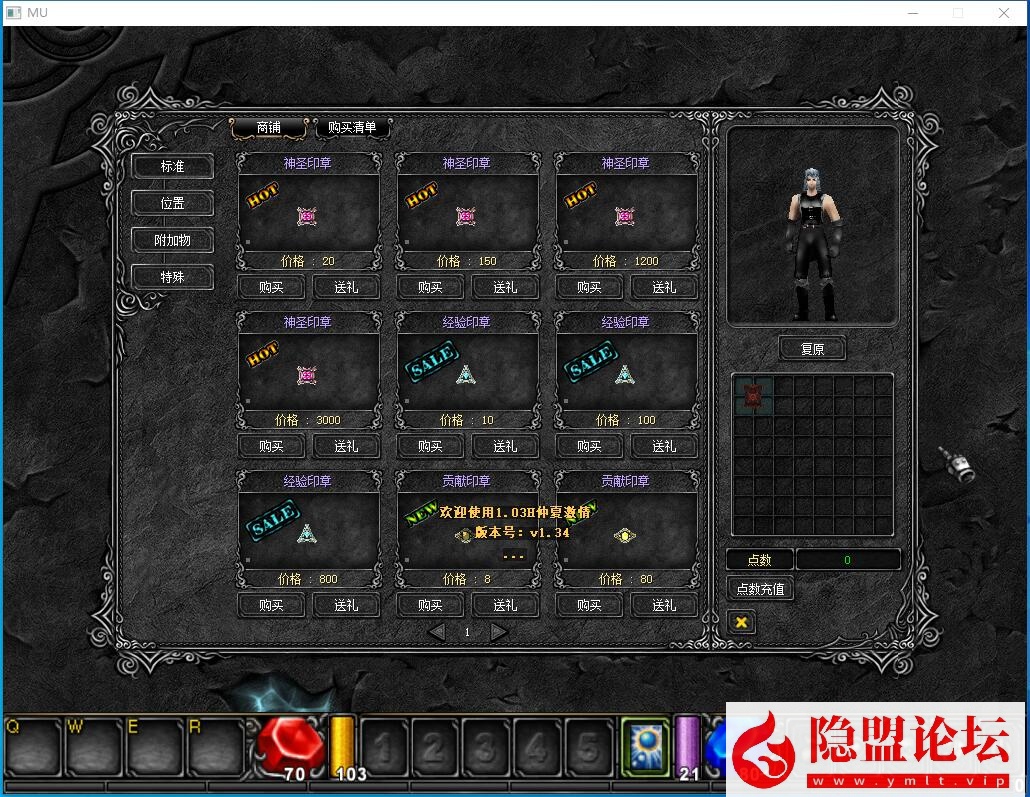Click 购买 for the 神圣印章 priced 20
Screen dimensions: 1030x797
pos(271,288)
